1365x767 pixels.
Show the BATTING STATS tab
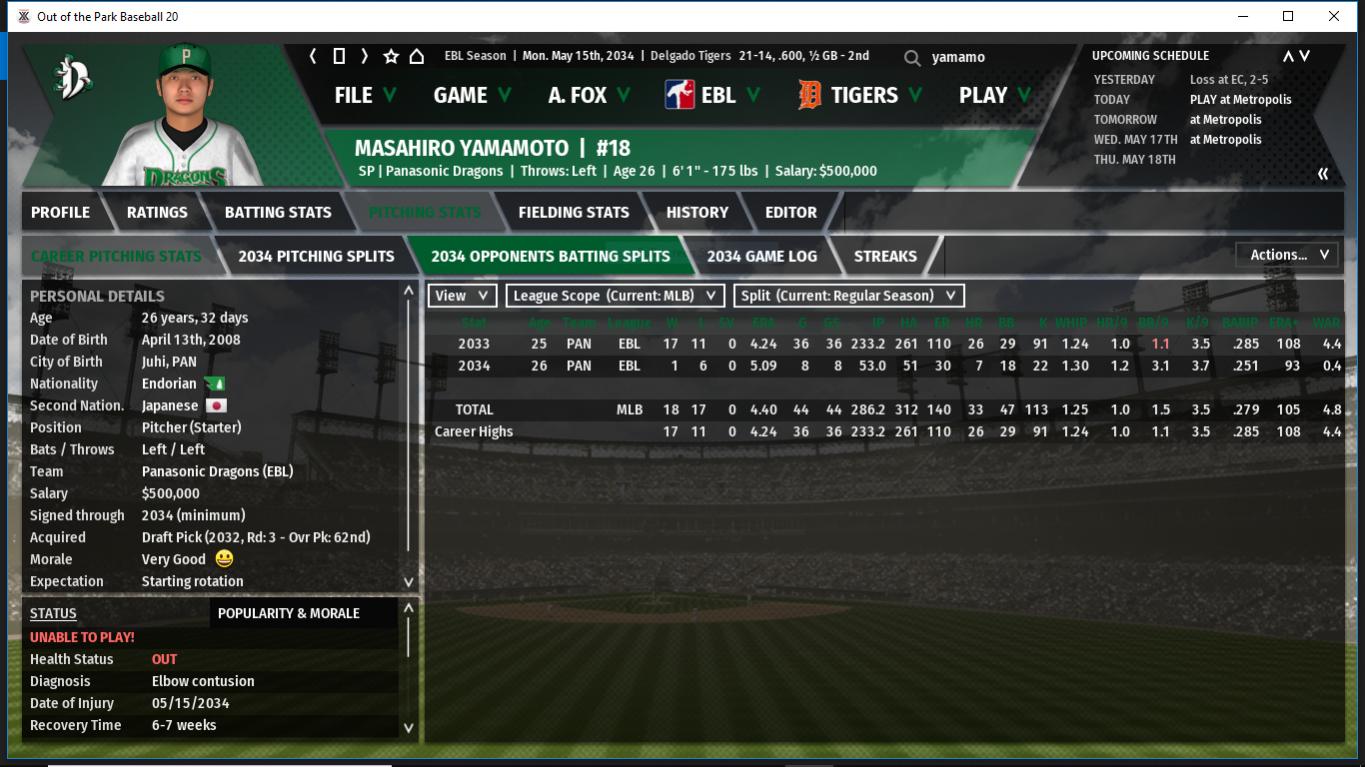277,212
